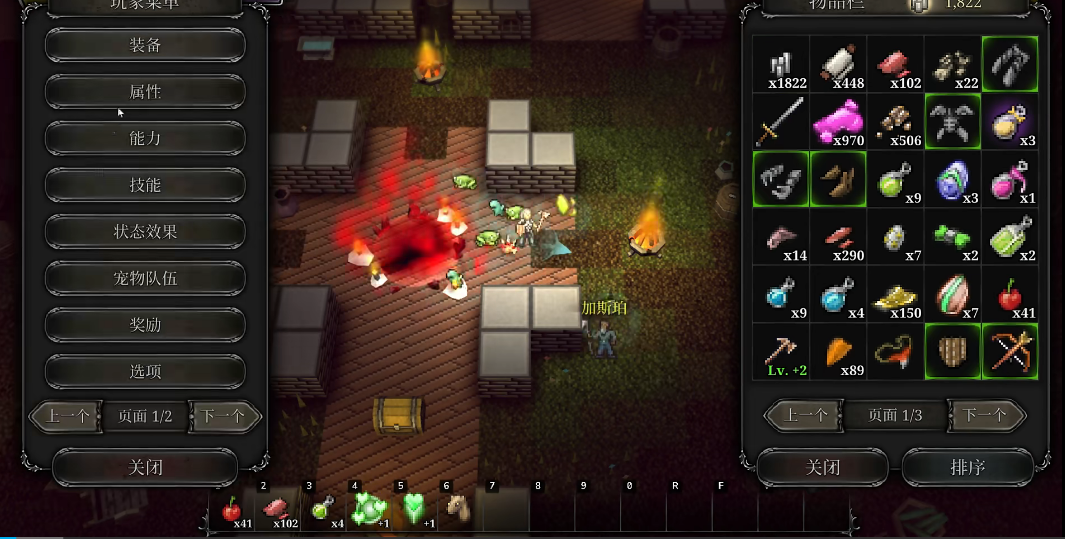Select the pickaxe with Lv. +2
1065x539 pixels.
(781, 351)
